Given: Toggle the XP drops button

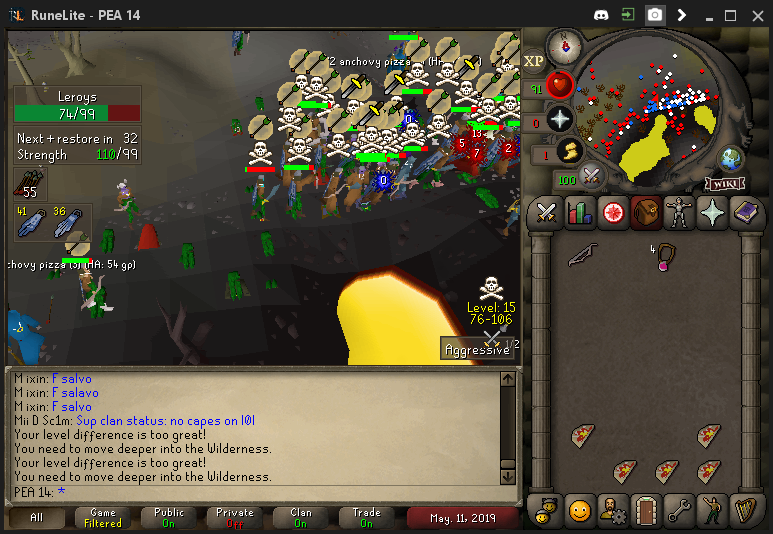Looking at the screenshot, I should 534,61.
